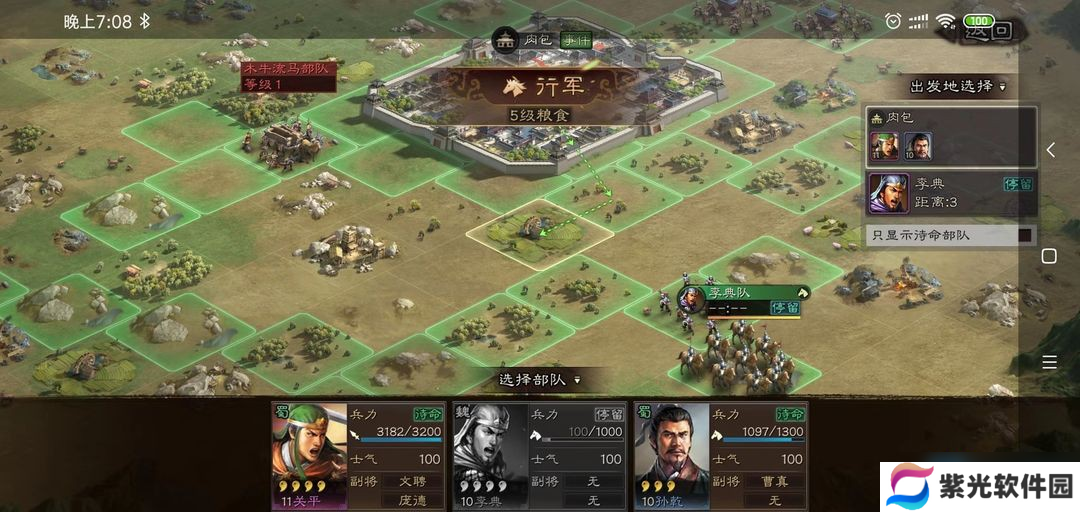Tap the 返回 back button
The image size is (1080, 512).
click(x=988, y=30)
